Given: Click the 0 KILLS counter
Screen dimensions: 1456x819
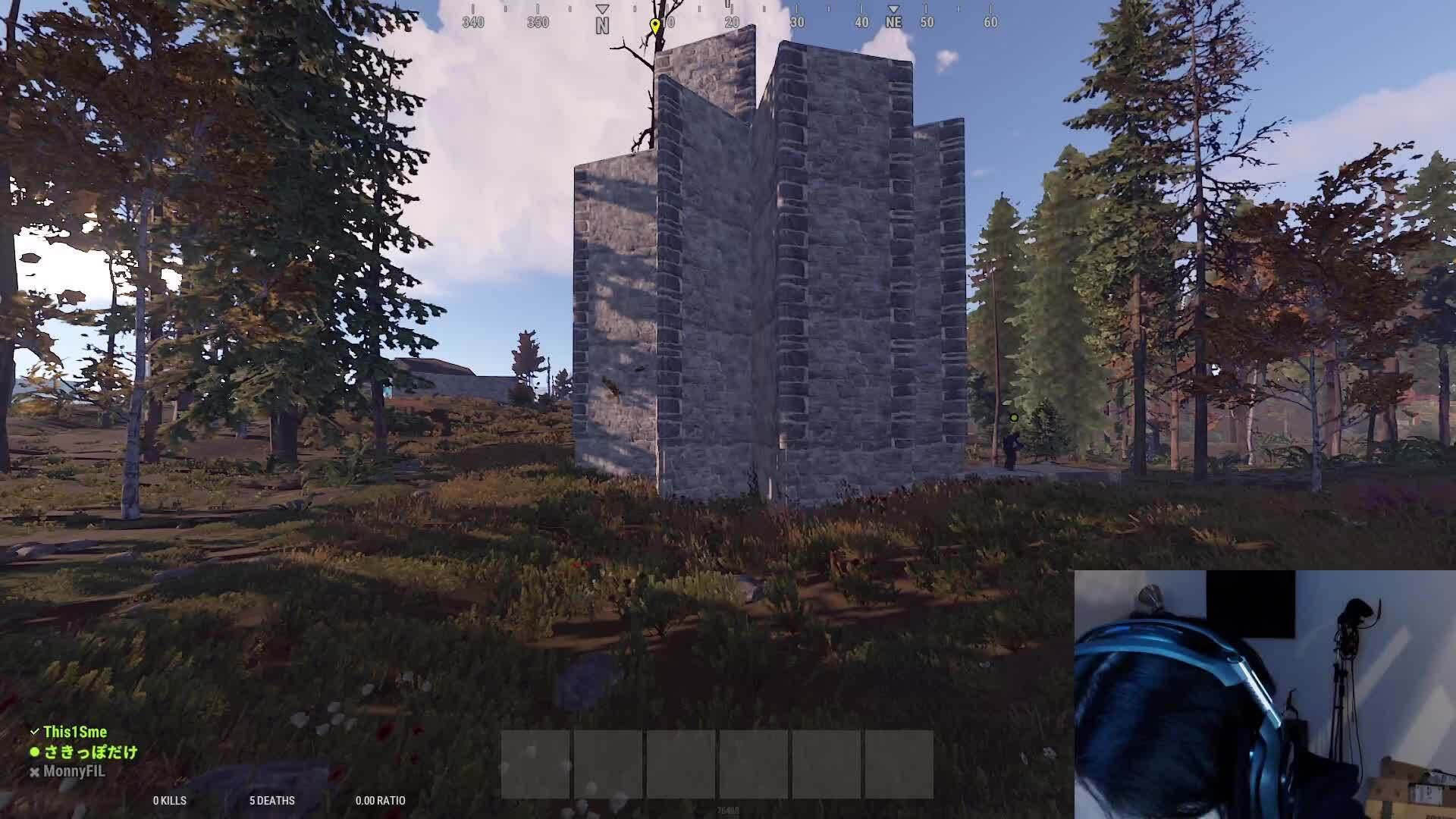Looking at the screenshot, I should 171,801.
